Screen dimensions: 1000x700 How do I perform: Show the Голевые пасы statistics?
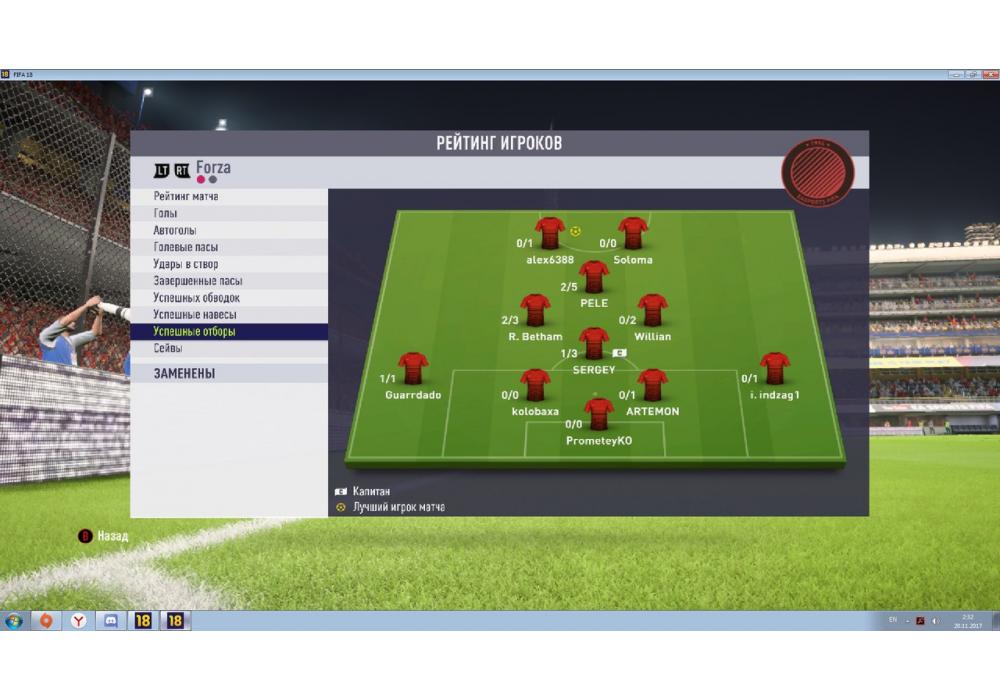coord(186,247)
